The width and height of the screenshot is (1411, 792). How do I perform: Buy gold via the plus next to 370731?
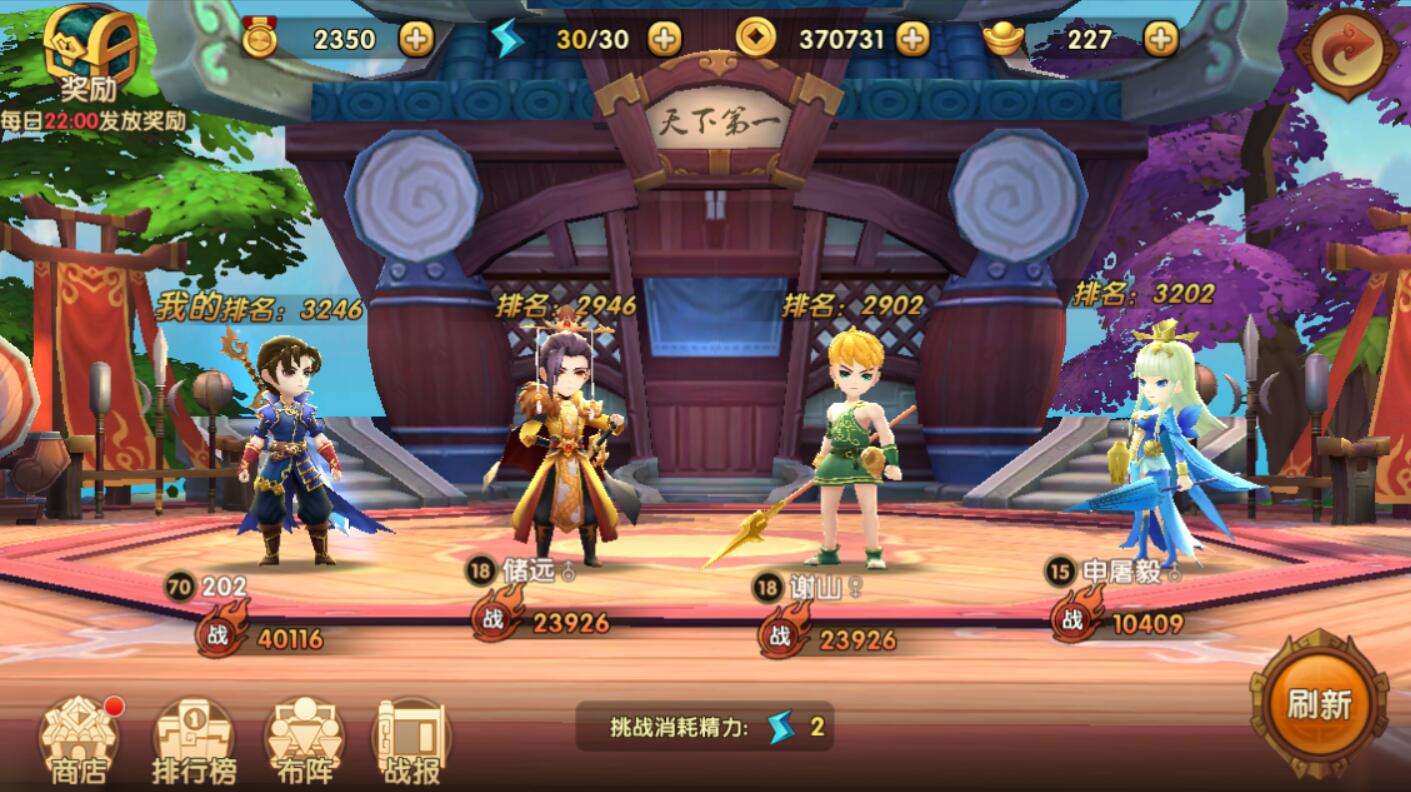[913, 40]
